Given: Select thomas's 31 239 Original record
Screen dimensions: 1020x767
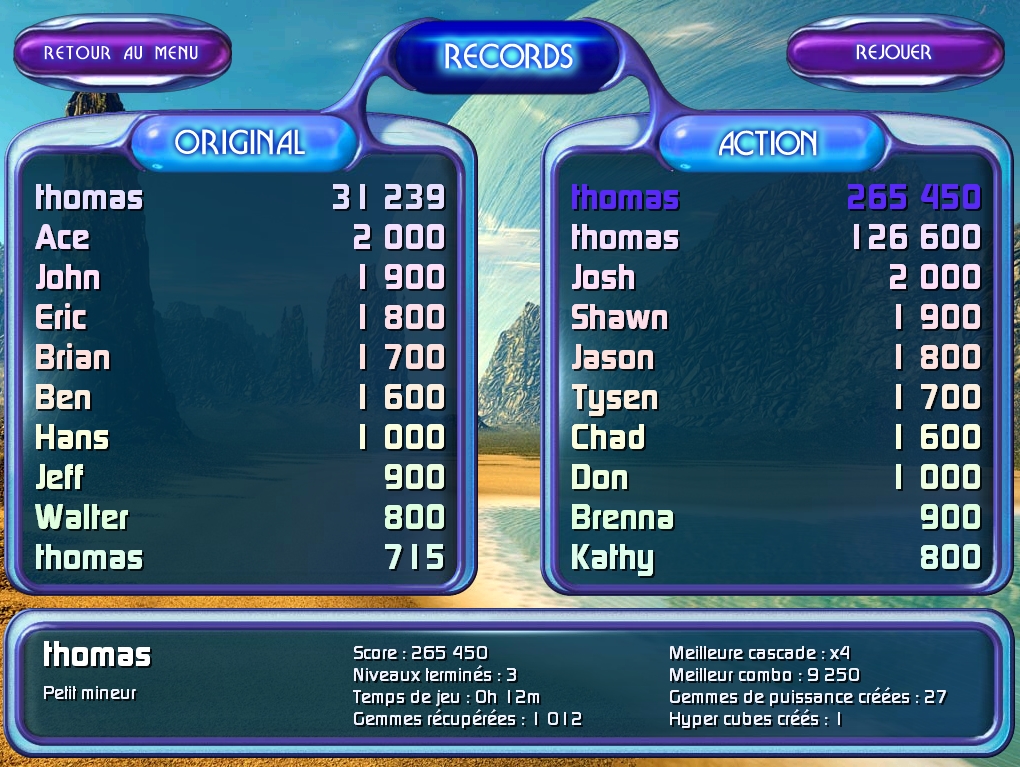Looking at the screenshot, I should coord(240,198).
